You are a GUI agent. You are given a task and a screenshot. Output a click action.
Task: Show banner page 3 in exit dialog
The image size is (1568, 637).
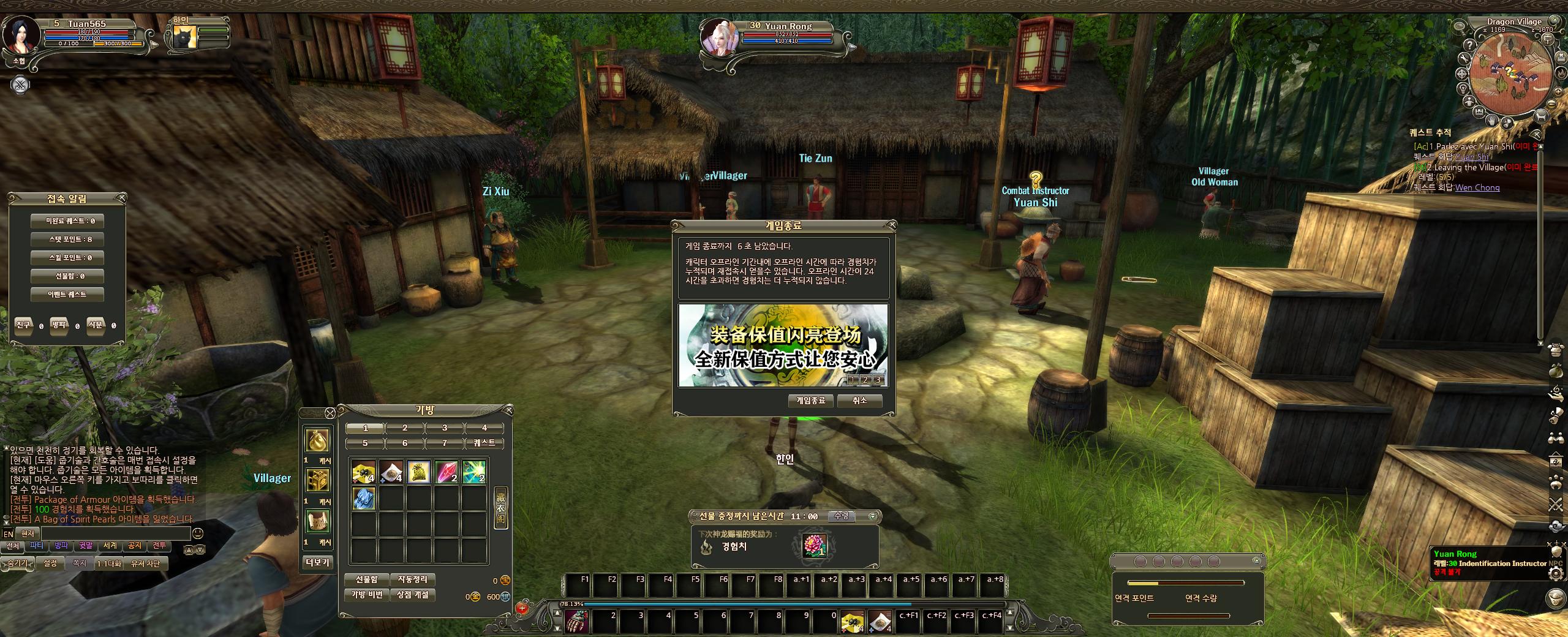coord(878,380)
